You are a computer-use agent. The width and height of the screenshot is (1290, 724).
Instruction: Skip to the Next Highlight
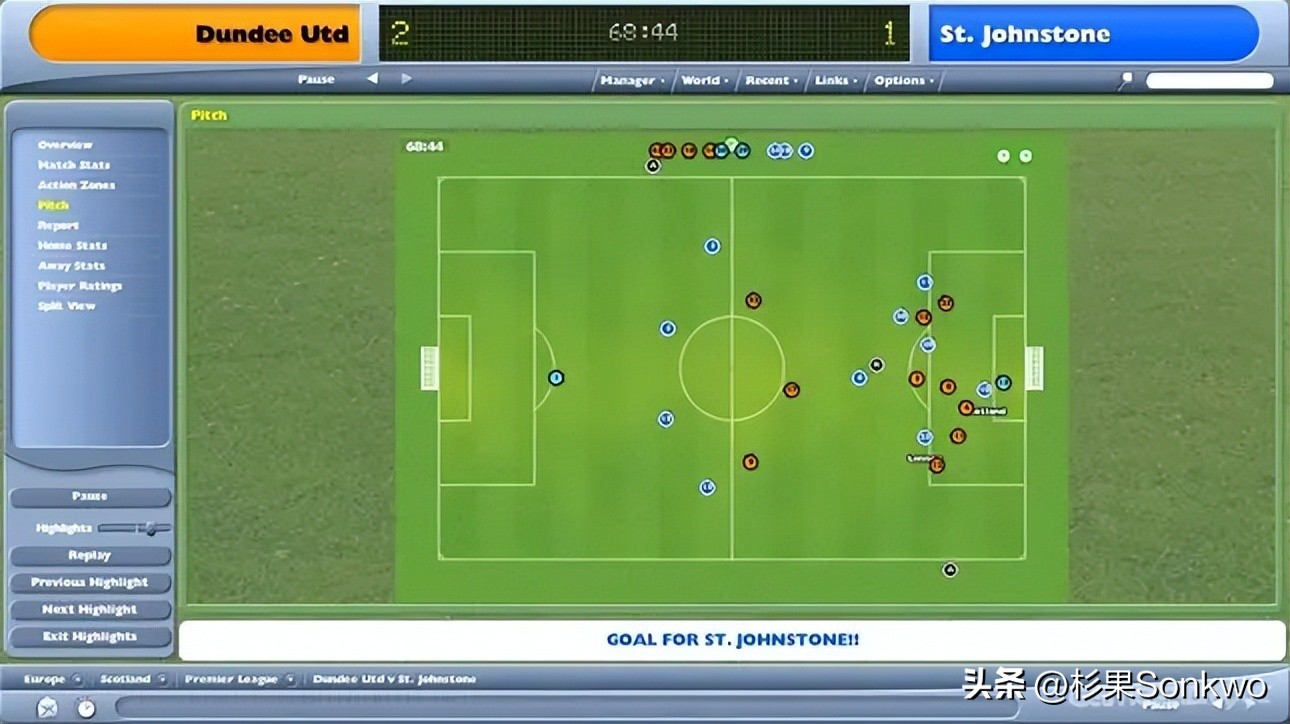pos(90,610)
